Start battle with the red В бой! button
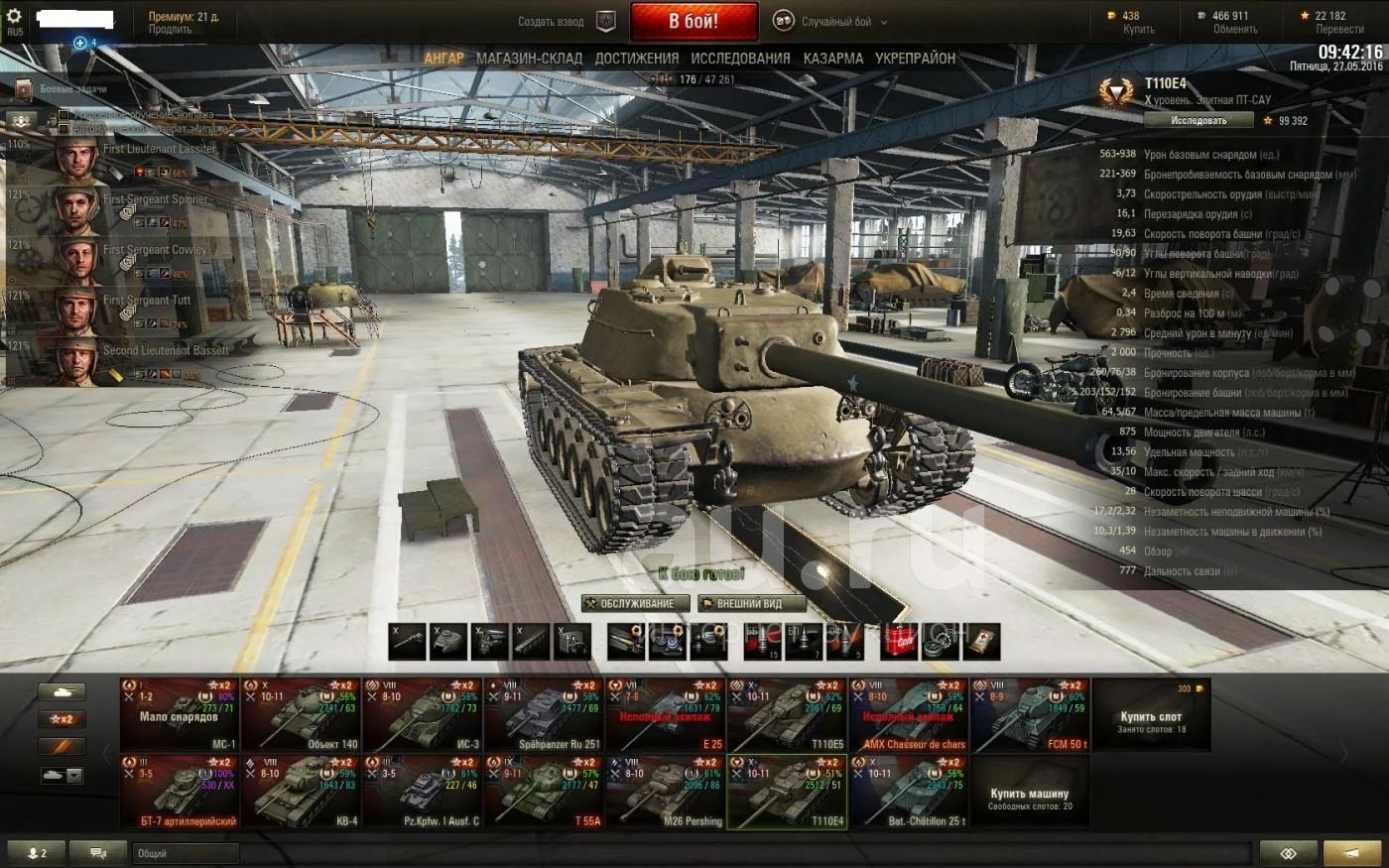Image resolution: width=1389 pixels, height=868 pixels. click(694, 21)
